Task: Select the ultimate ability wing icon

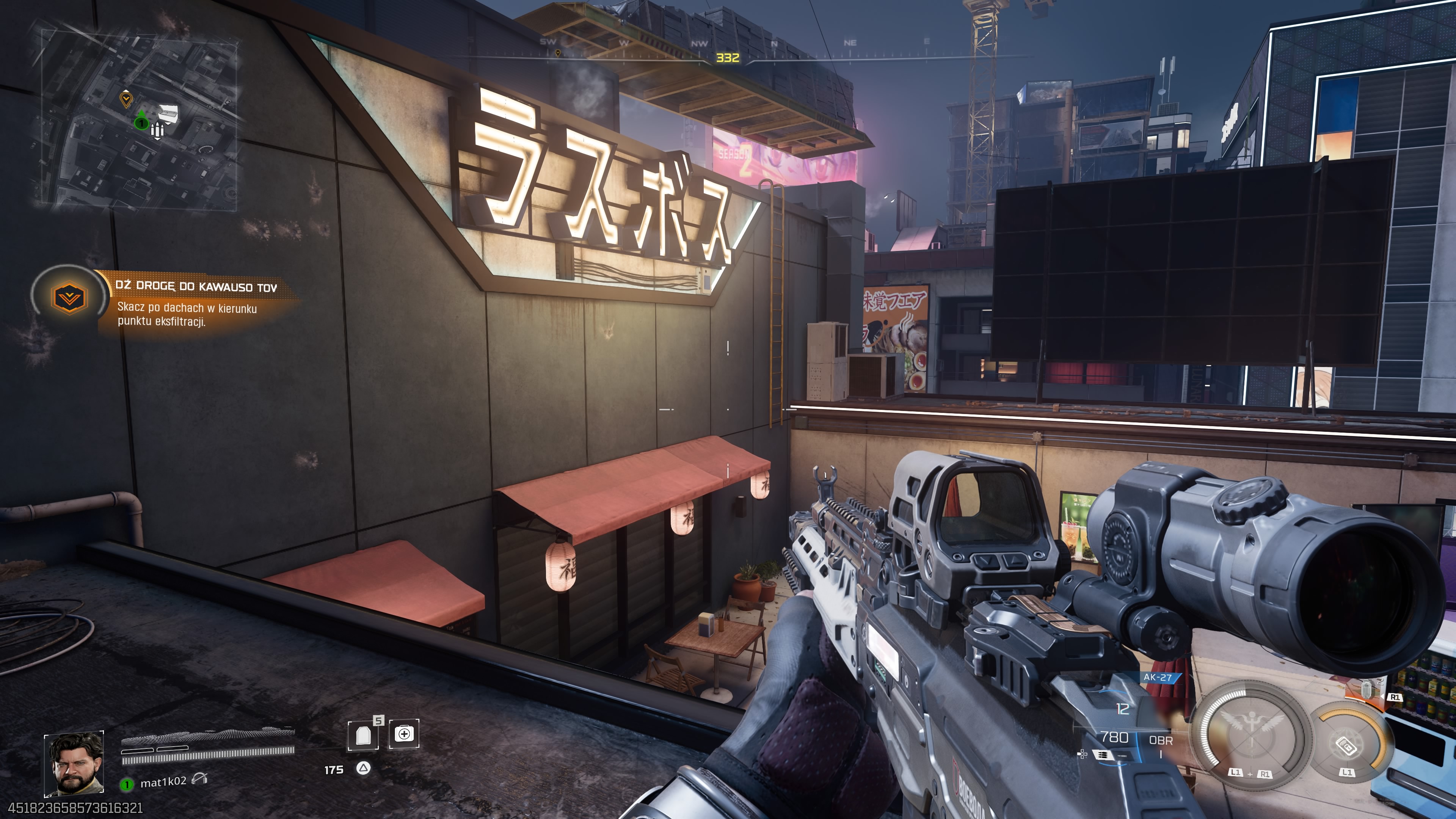Action: 1252,722
